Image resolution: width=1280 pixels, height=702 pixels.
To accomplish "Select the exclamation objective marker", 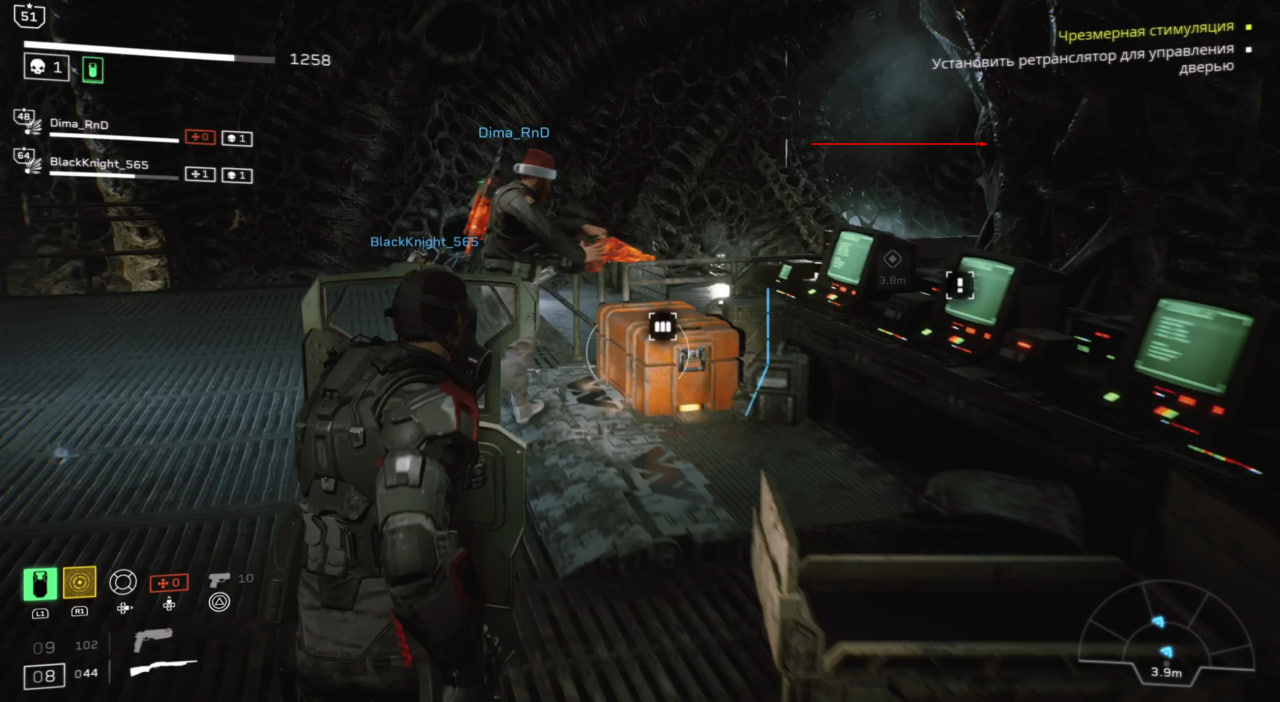I will (959, 285).
